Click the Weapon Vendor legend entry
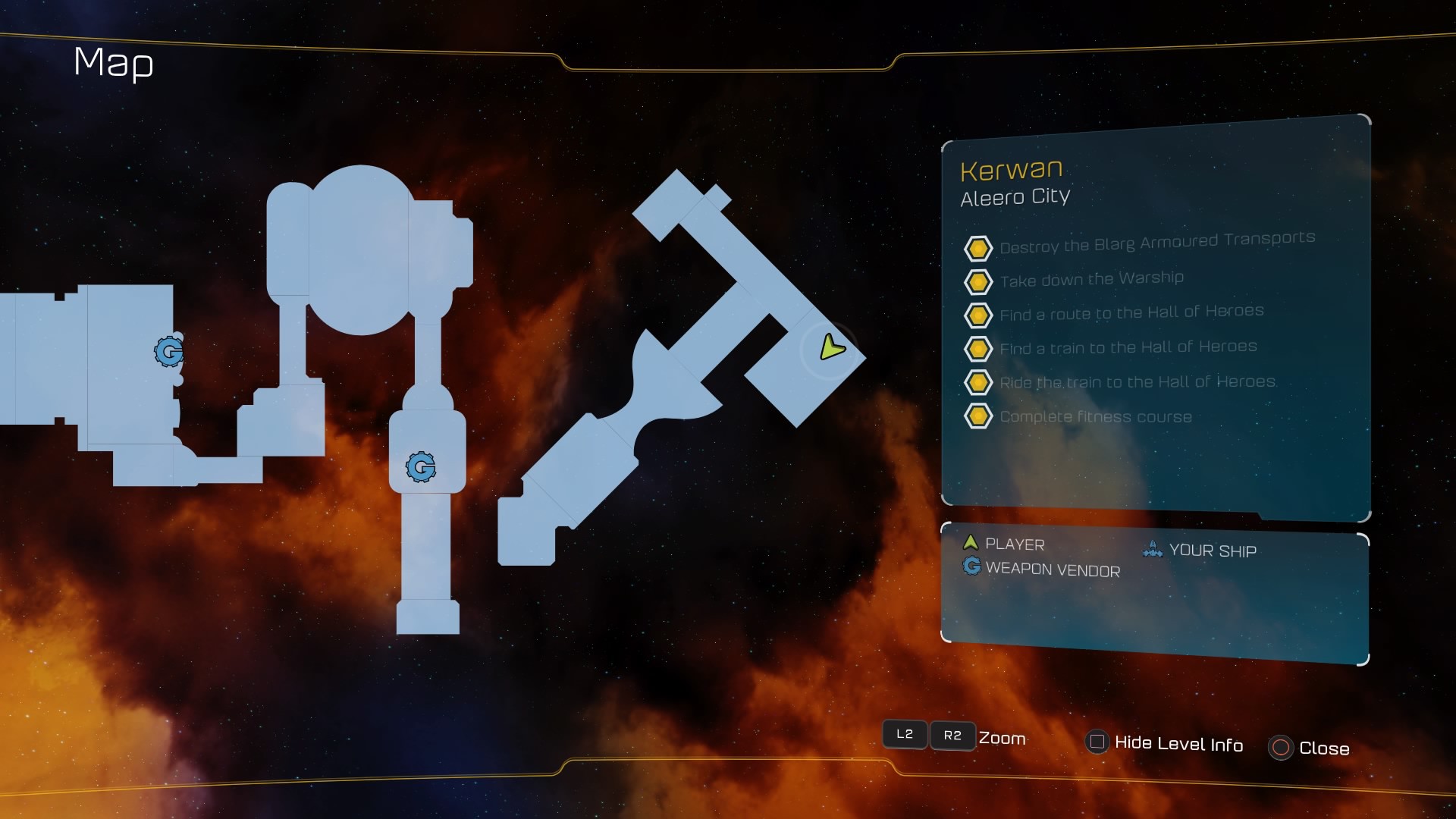Image resolution: width=1456 pixels, height=819 pixels. coord(1052,570)
